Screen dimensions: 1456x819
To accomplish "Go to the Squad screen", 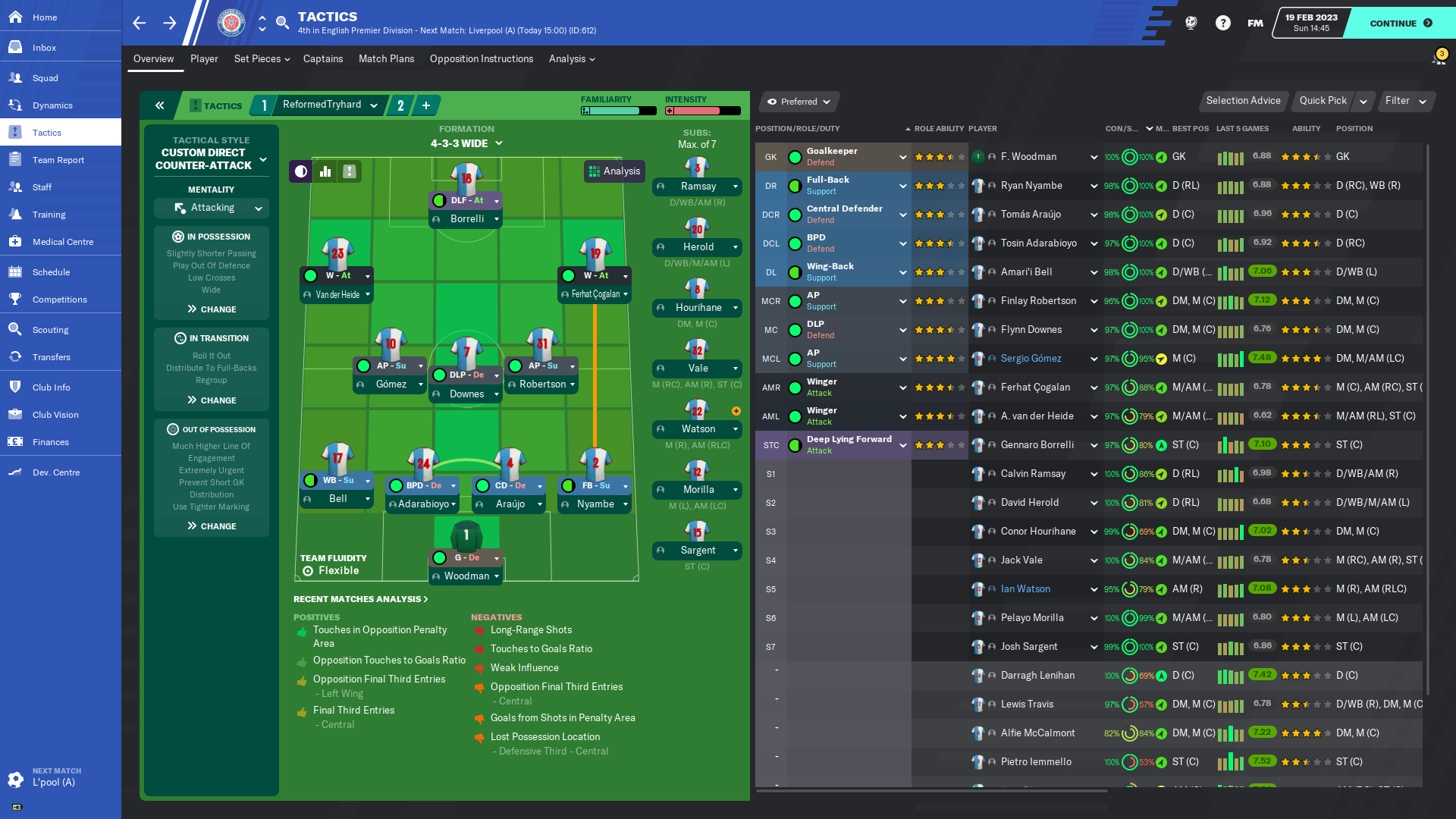I will [x=45, y=78].
